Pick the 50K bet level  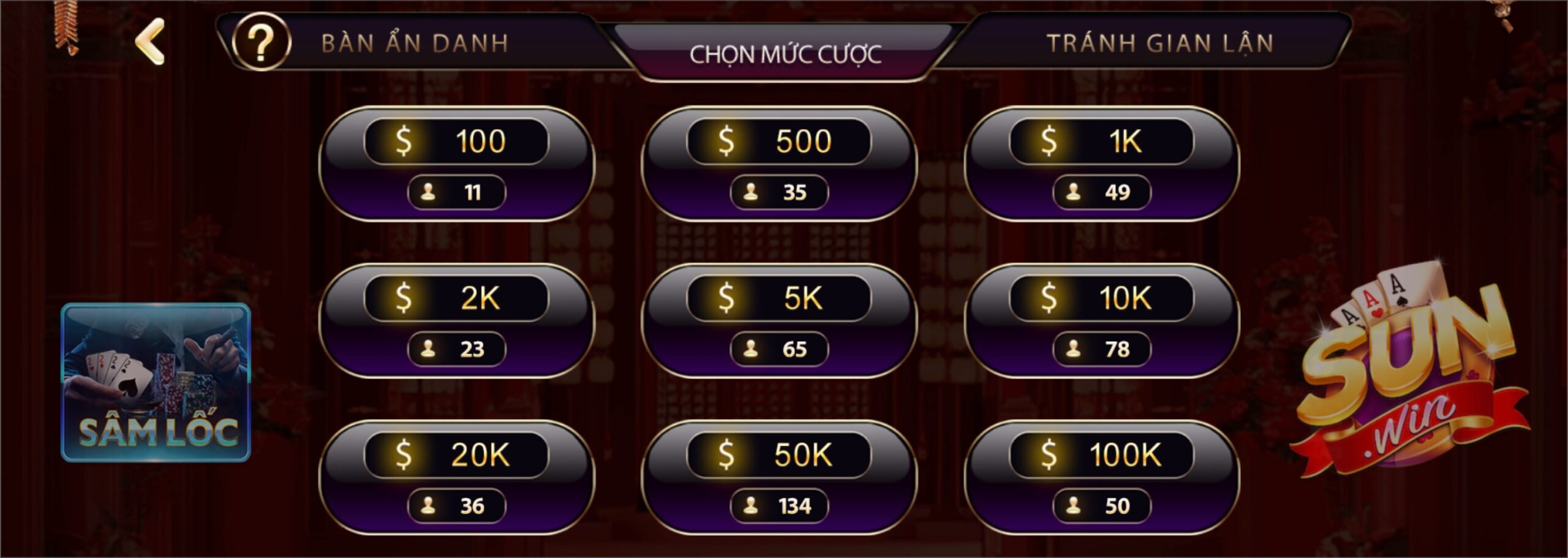coord(778,477)
